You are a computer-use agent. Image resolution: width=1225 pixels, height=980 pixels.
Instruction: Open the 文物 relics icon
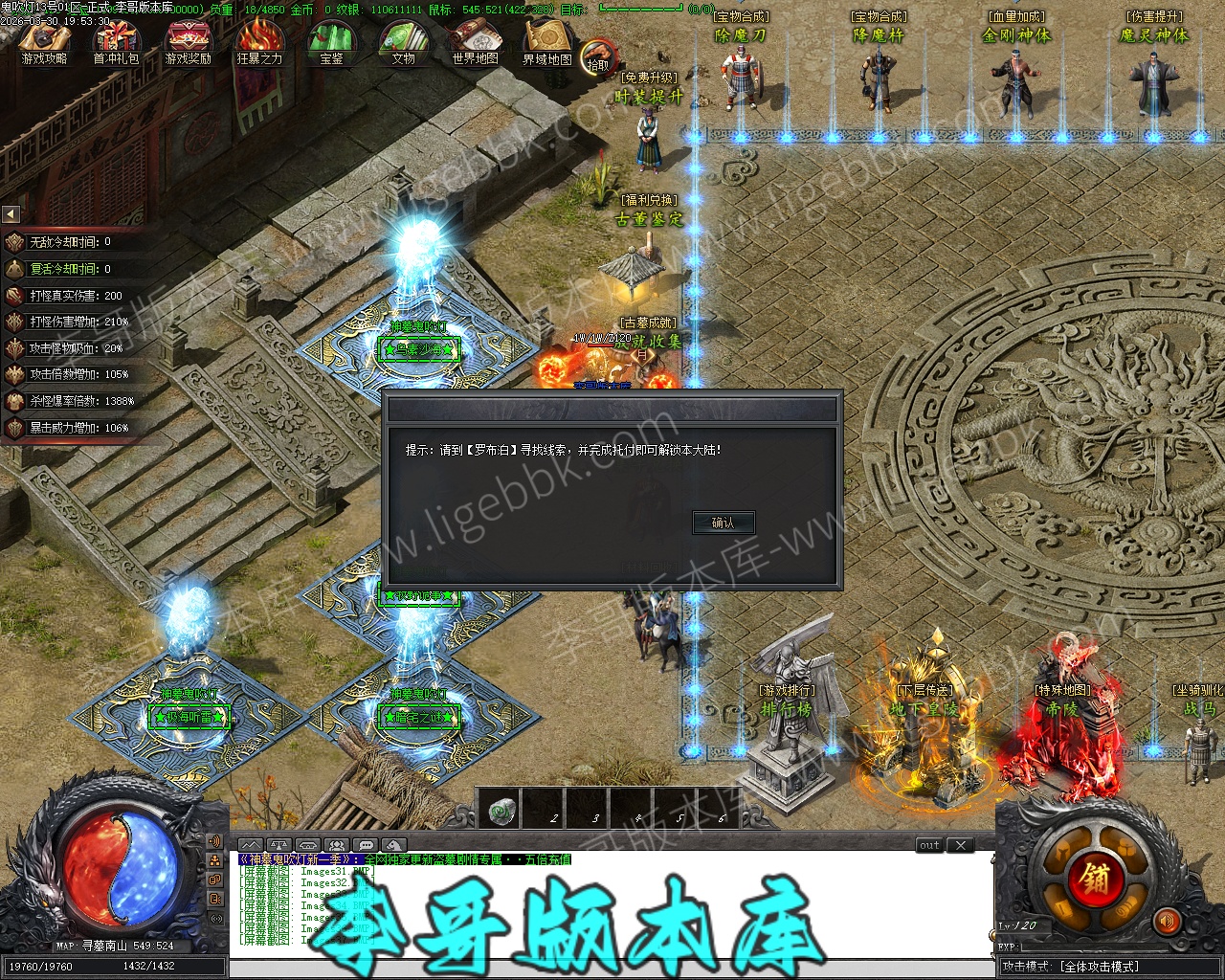403,42
